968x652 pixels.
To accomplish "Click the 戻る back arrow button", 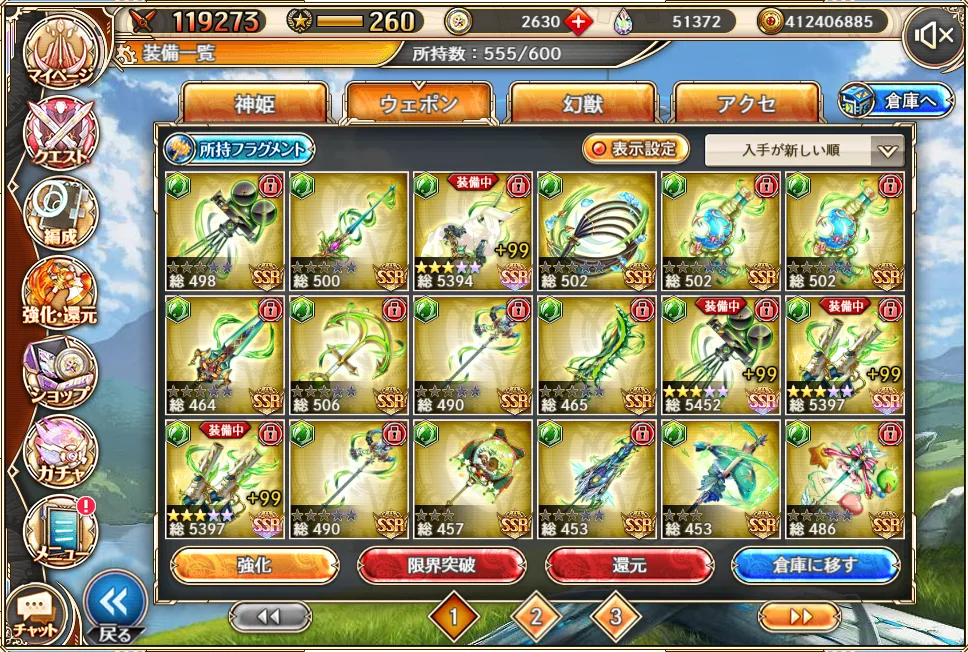I will tap(115, 605).
